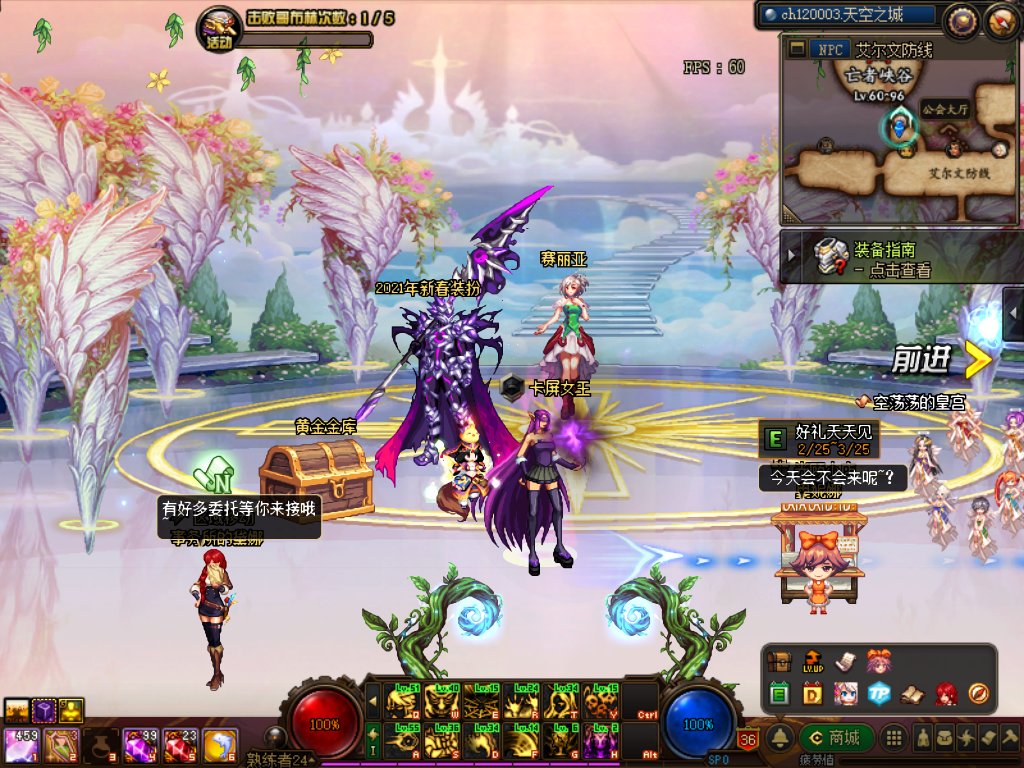Screen dimensions: 1024x768
Task: Open the treasure chest icon in popup panel
Action: [x=780, y=662]
